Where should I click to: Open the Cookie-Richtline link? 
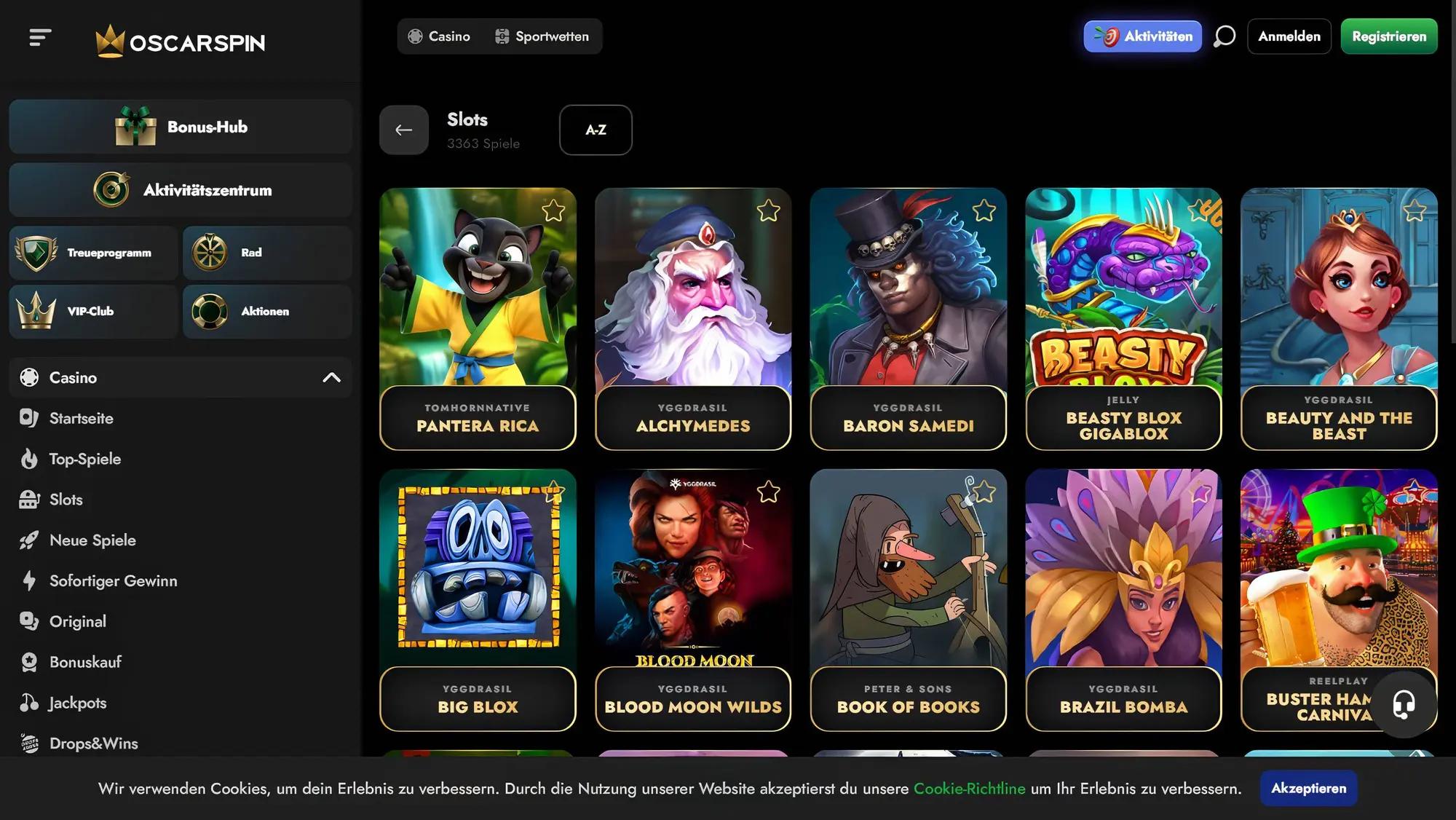tap(970, 788)
